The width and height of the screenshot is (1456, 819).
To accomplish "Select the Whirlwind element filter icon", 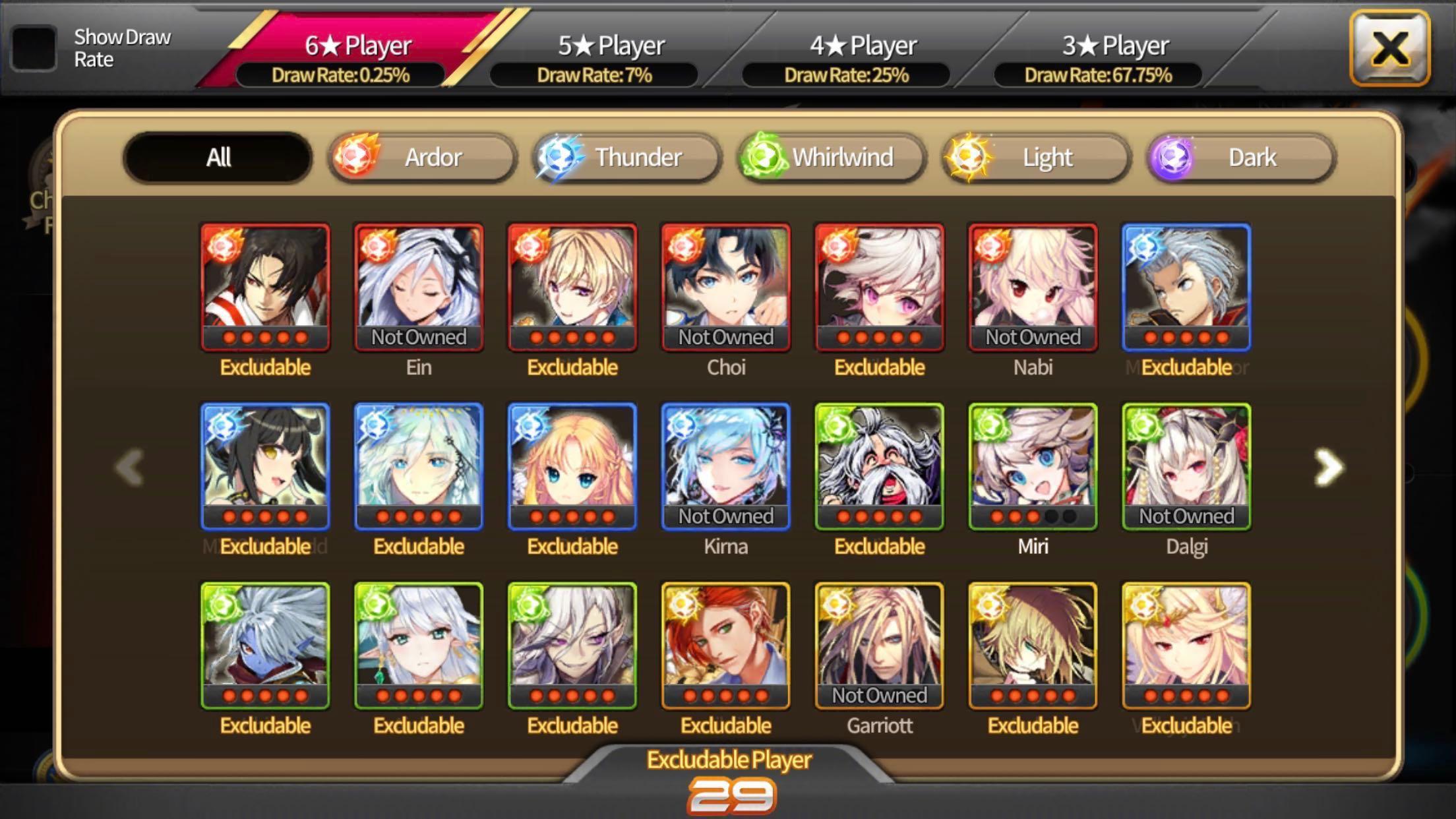I will click(x=764, y=157).
